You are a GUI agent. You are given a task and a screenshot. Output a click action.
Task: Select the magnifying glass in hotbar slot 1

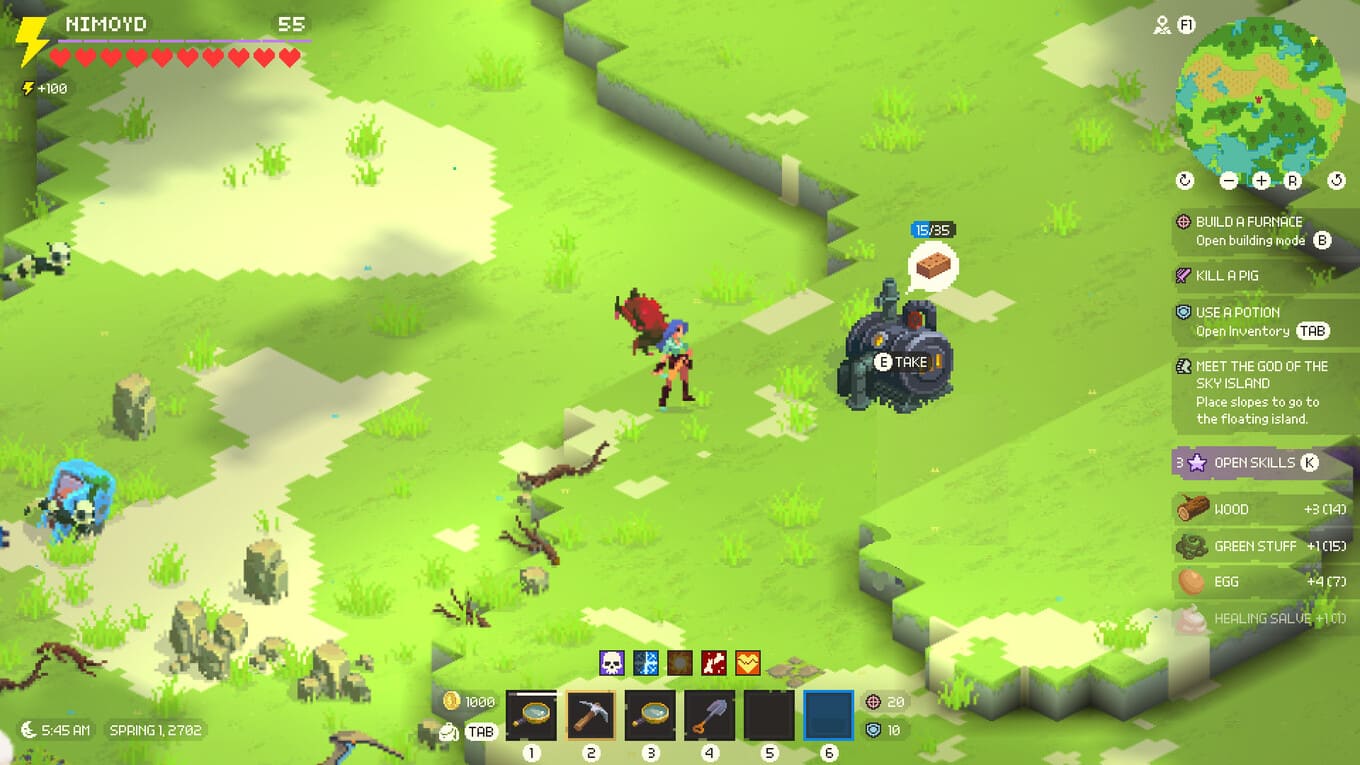531,715
